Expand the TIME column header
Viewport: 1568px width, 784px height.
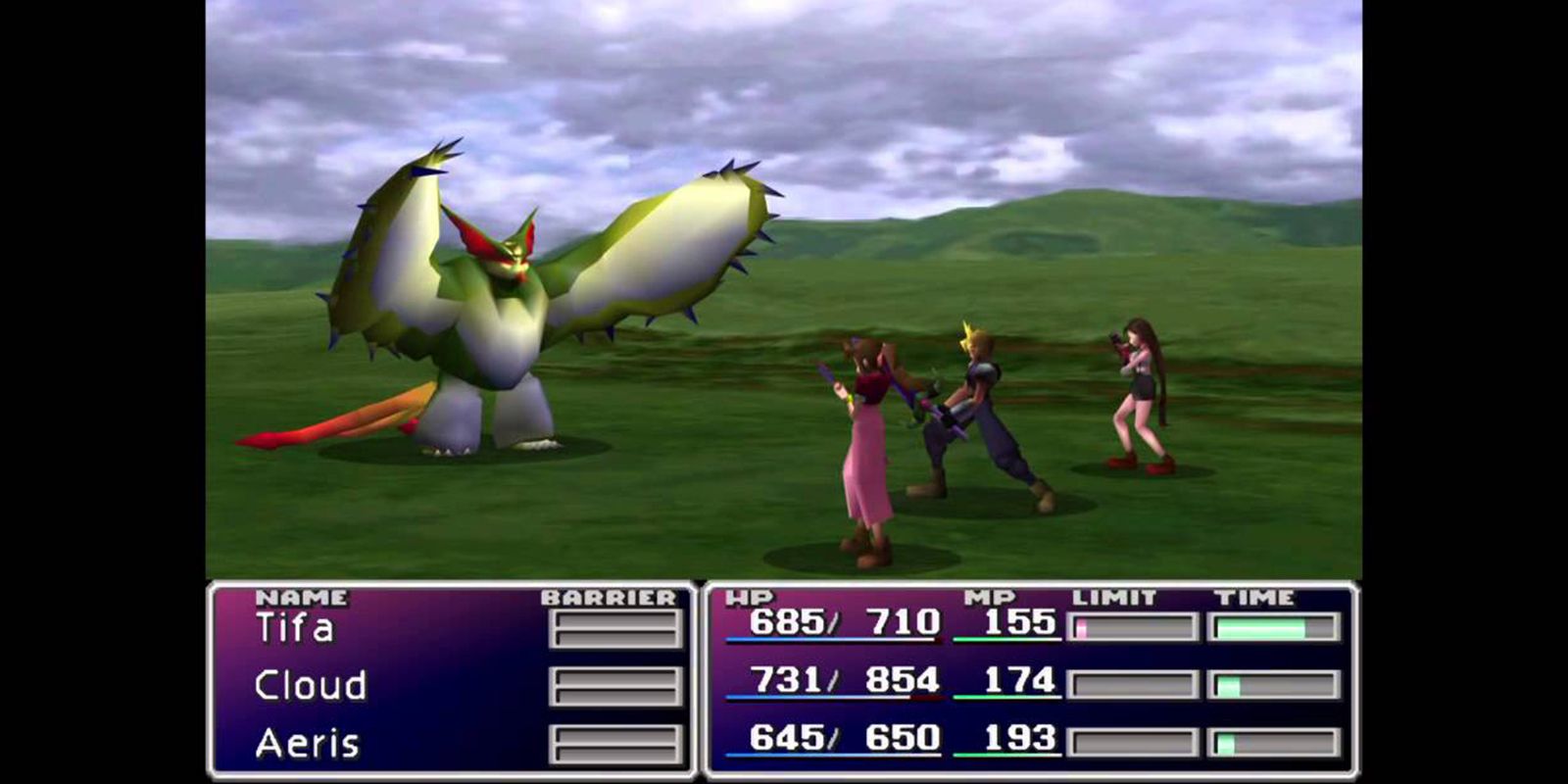click(1257, 595)
